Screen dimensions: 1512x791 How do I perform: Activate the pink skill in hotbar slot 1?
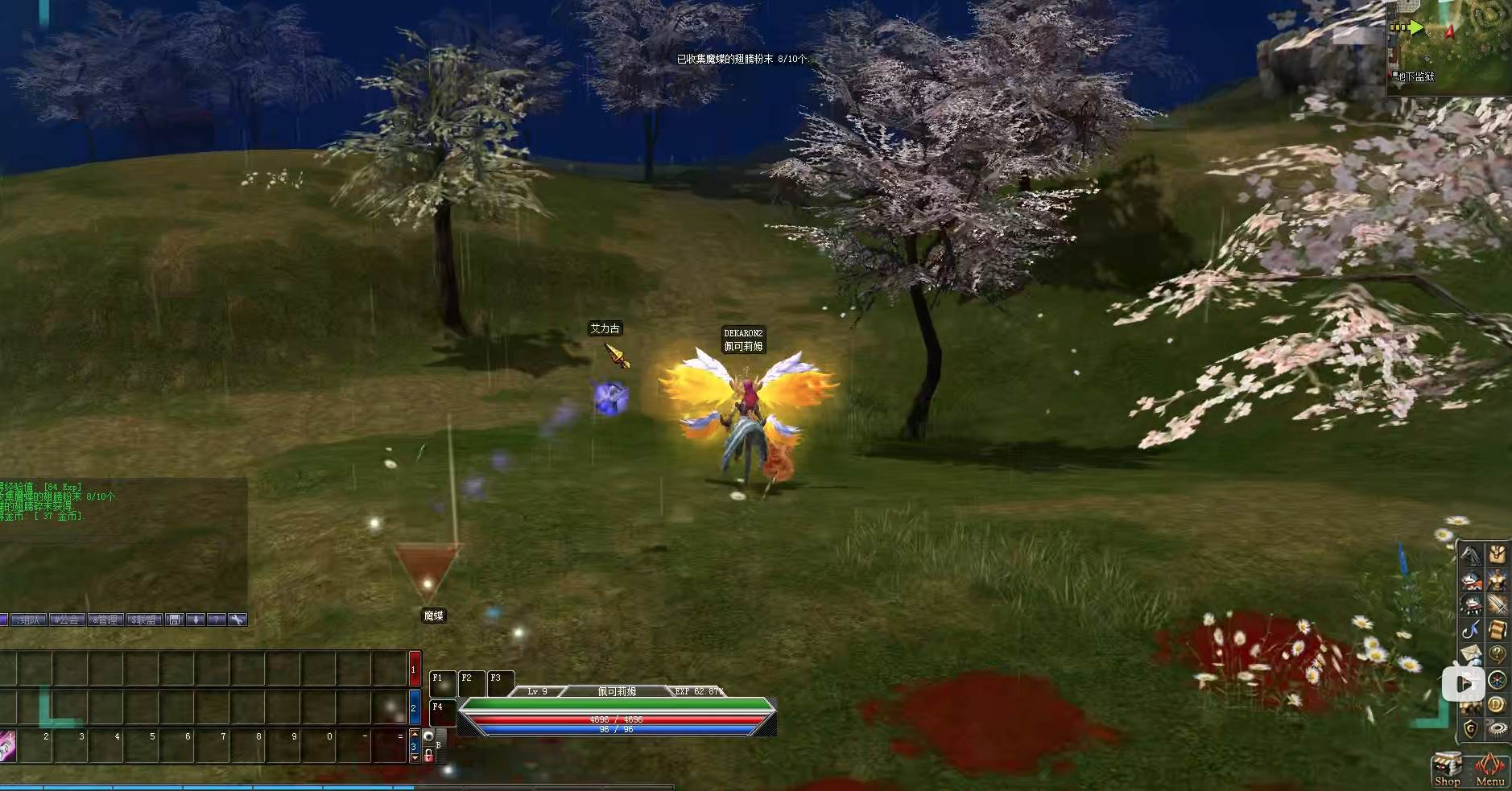tap(8, 746)
